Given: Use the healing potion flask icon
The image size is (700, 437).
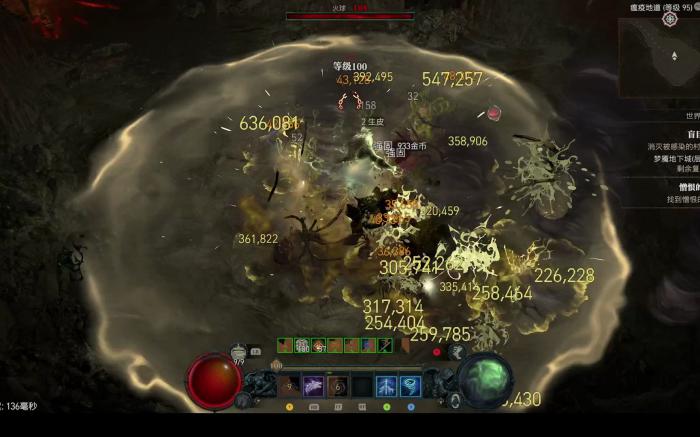Looking at the screenshot, I should [239, 352].
